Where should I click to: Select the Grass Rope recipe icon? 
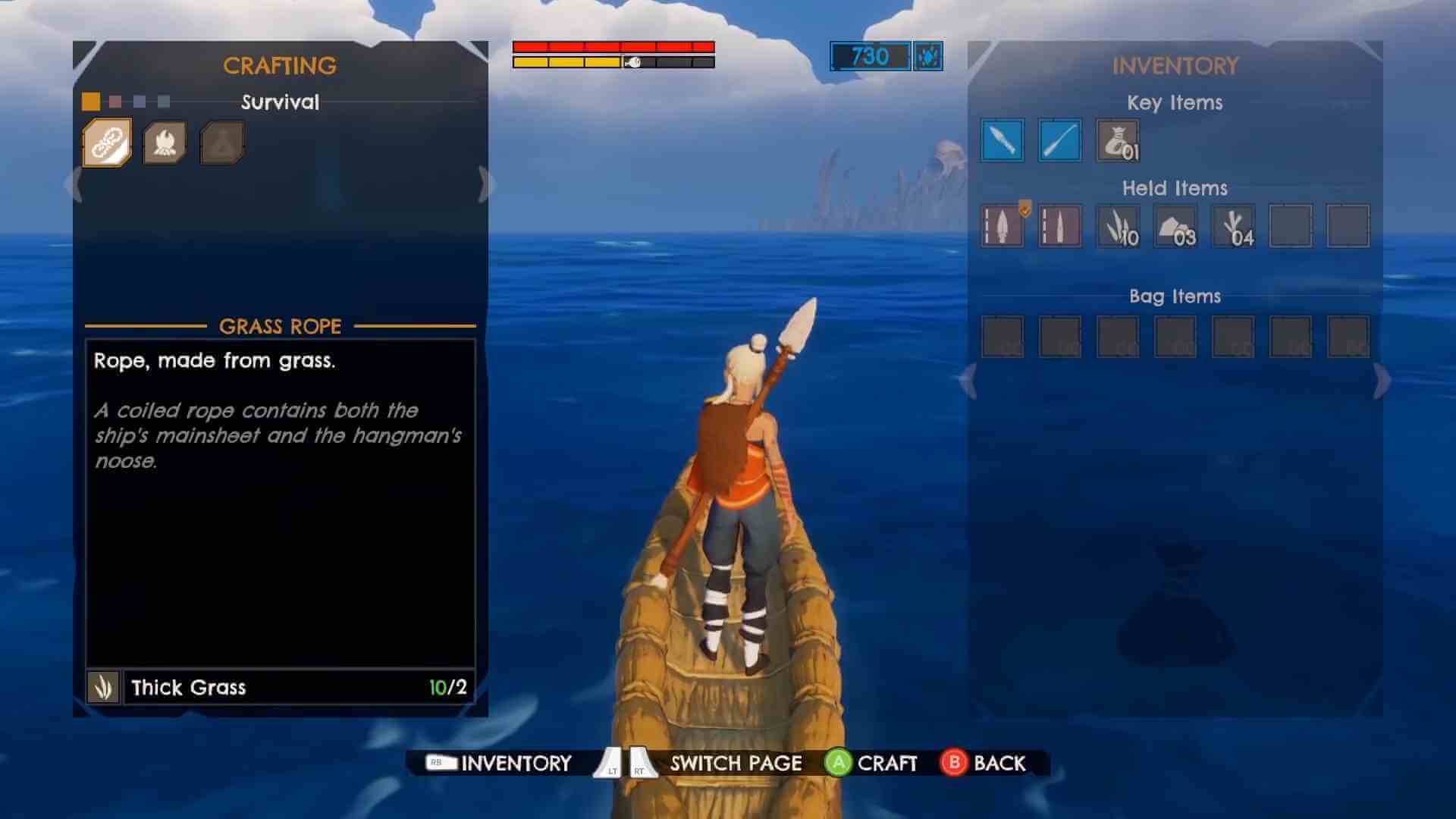point(106,141)
